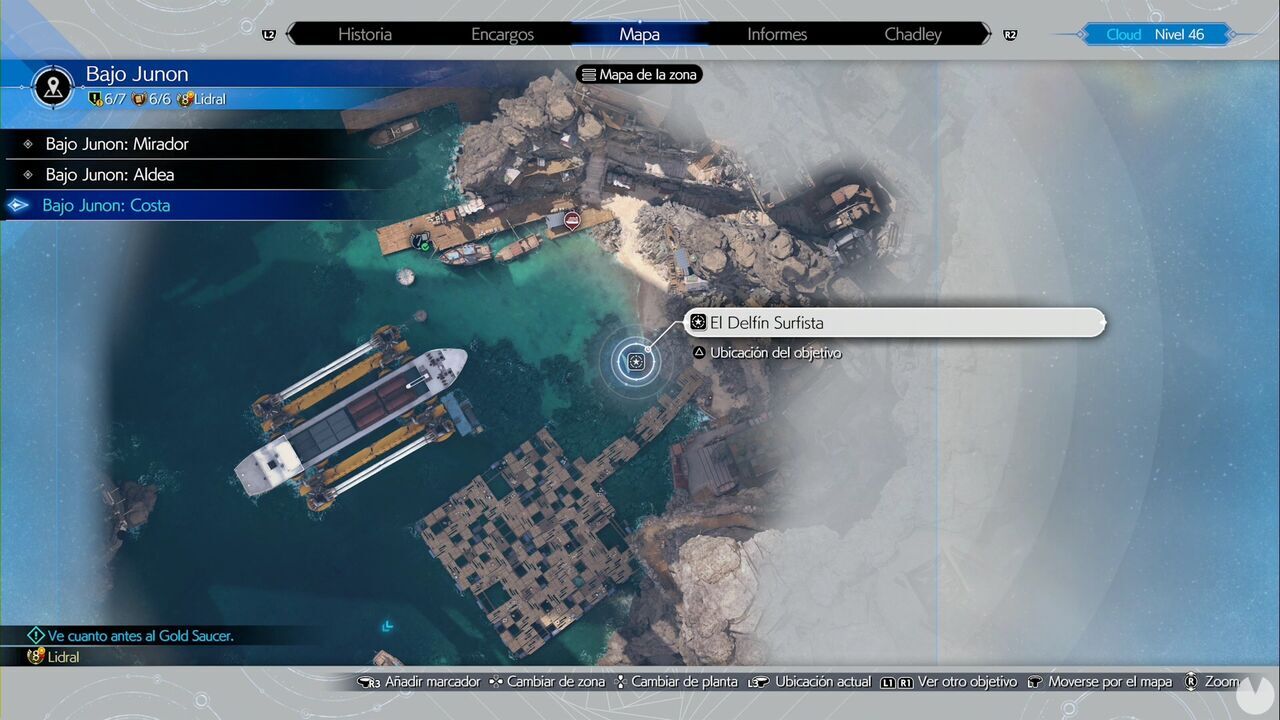Open the Encargos section

[502, 34]
